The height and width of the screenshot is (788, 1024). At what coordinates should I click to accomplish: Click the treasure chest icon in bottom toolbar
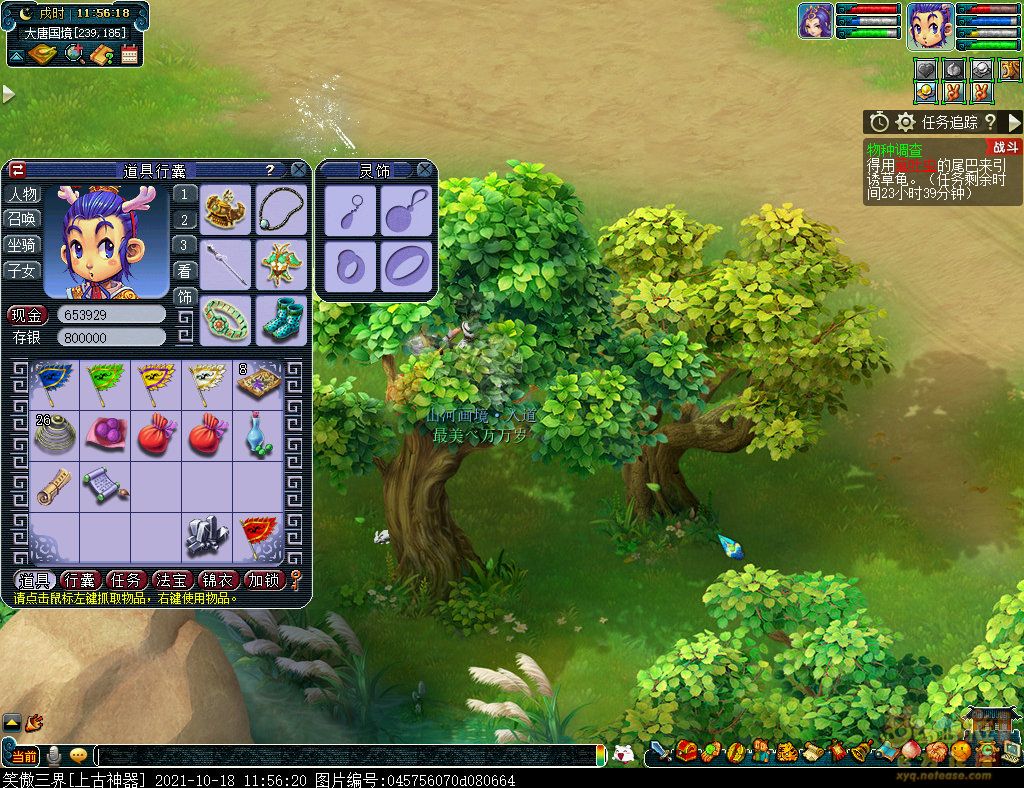coord(687,751)
